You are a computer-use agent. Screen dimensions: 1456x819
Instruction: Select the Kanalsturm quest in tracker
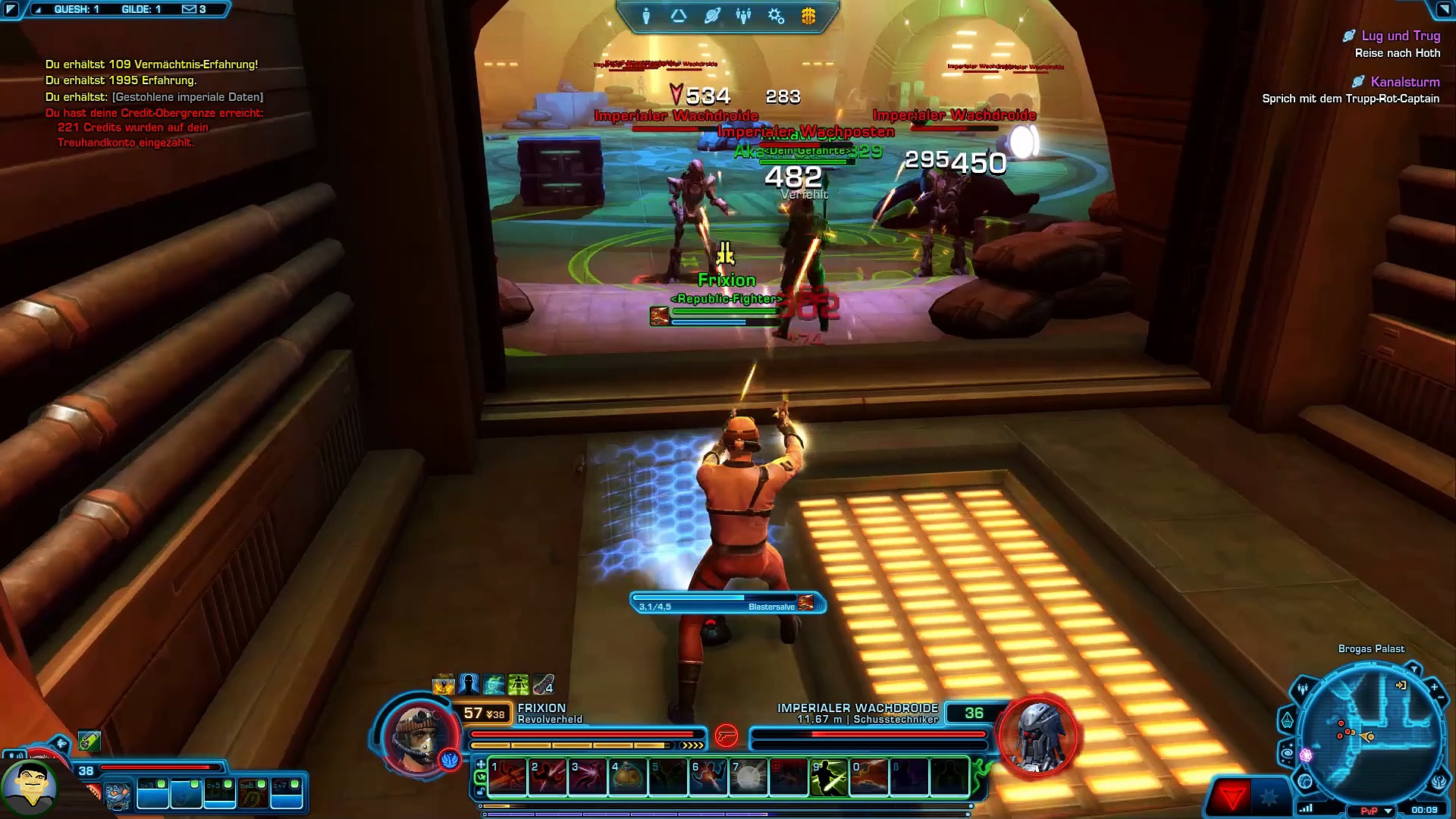tap(1404, 82)
